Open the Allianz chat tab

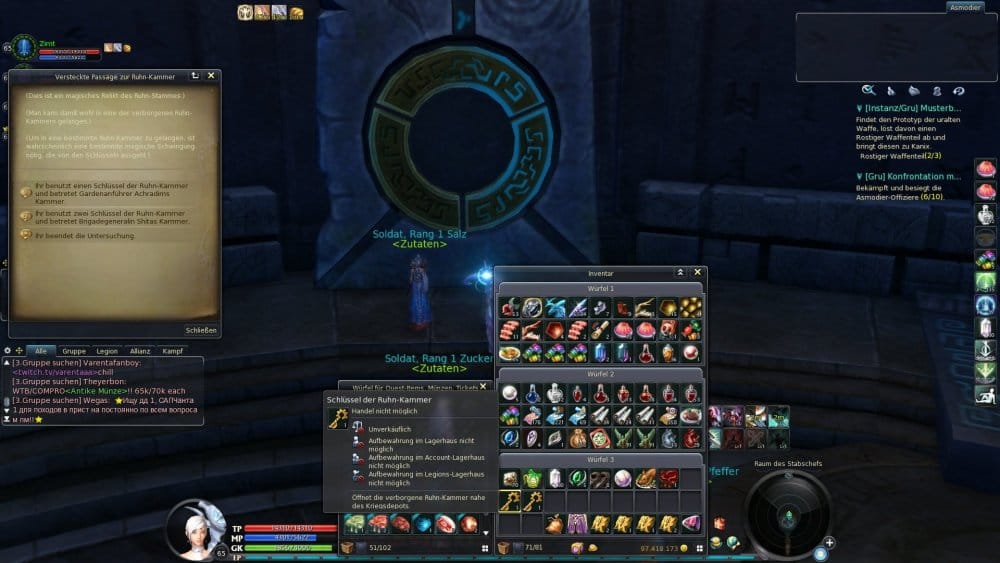click(140, 351)
